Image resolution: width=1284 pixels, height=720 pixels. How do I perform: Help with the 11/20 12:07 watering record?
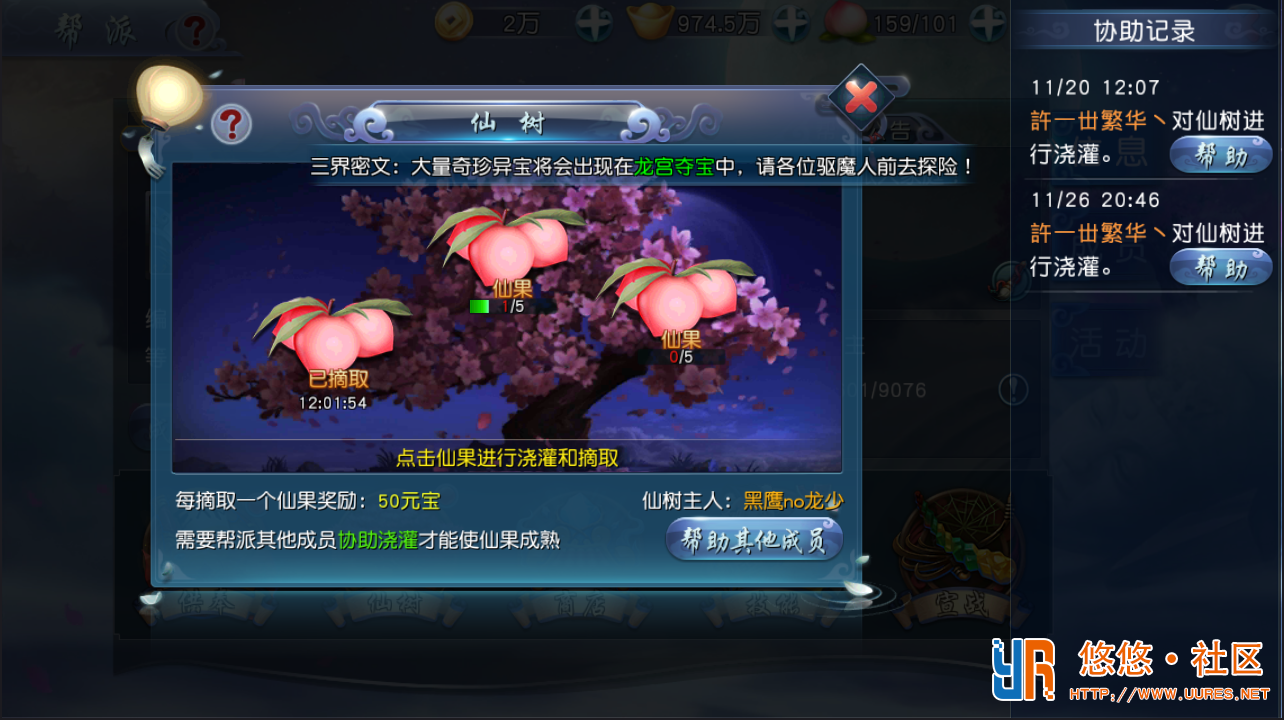coord(1220,155)
